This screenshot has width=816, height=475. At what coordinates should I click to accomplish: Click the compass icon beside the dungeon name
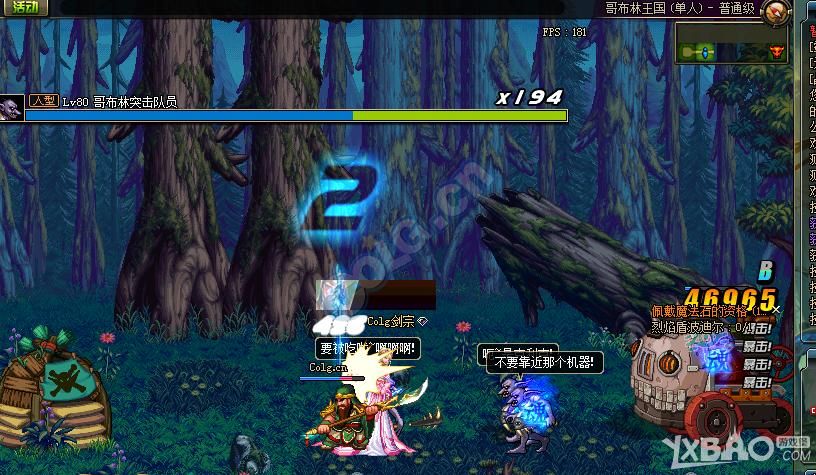click(x=775, y=12)
